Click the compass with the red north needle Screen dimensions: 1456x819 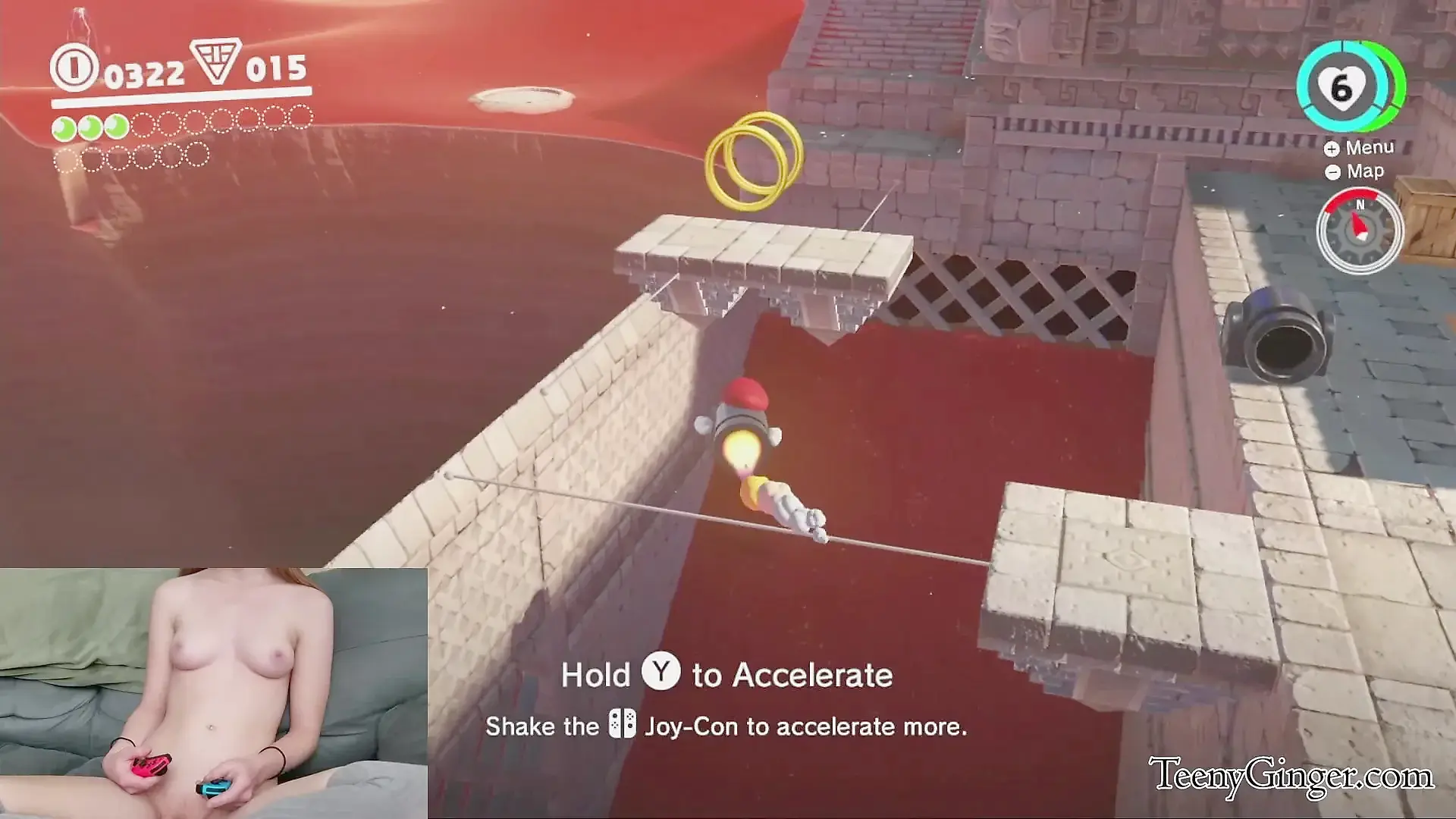pyautogui.click(x=1359, y=230)
